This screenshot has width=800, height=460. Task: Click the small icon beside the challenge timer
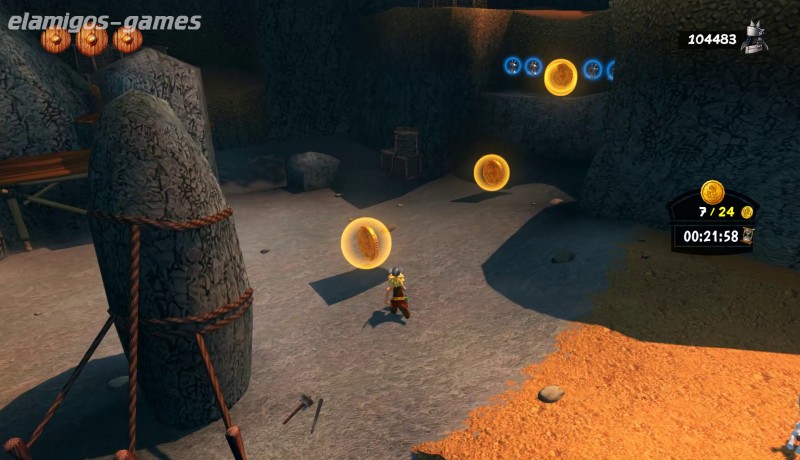[747, 236]
